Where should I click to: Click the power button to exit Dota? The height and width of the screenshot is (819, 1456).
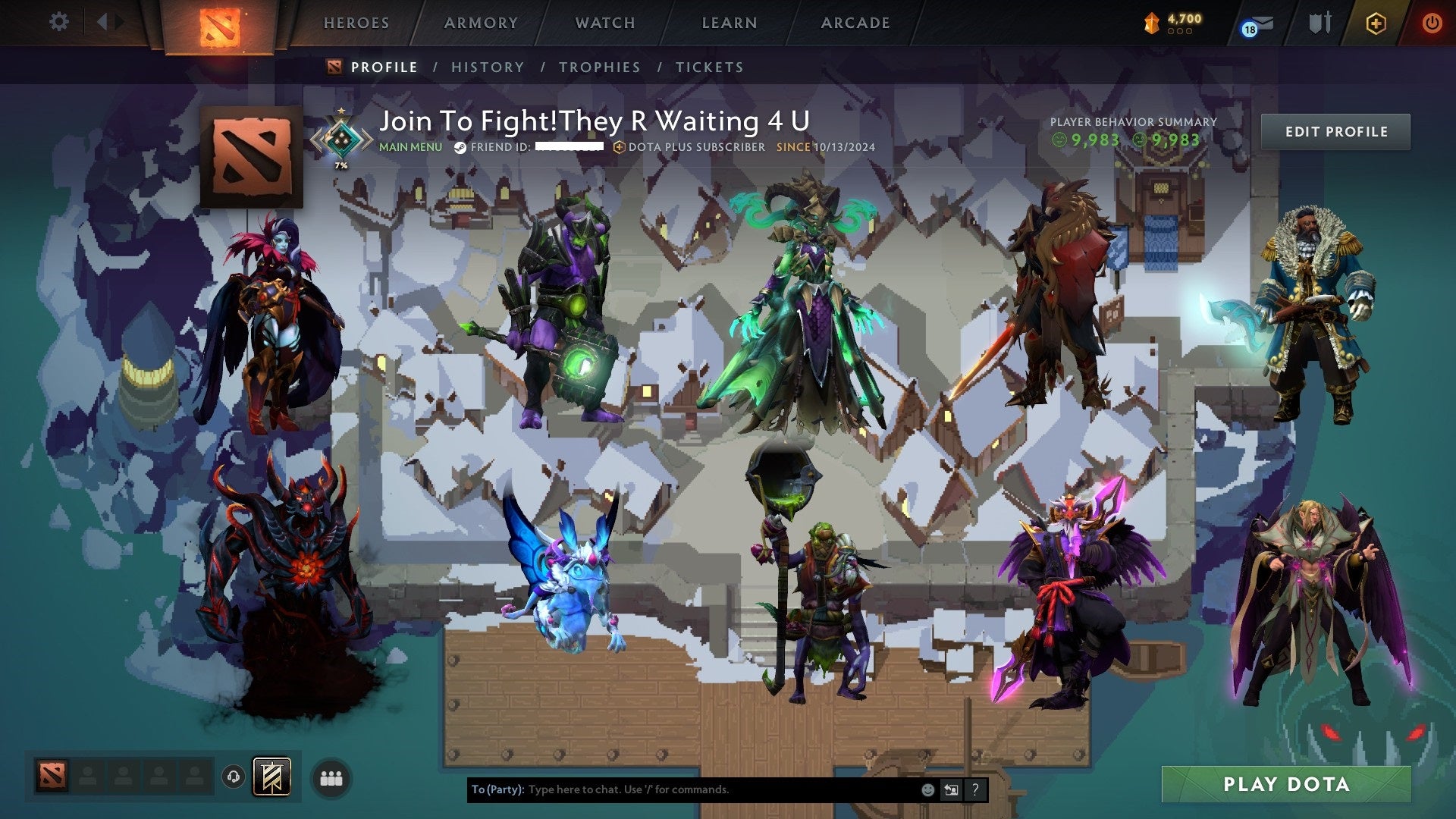[x=1432, y=23]
